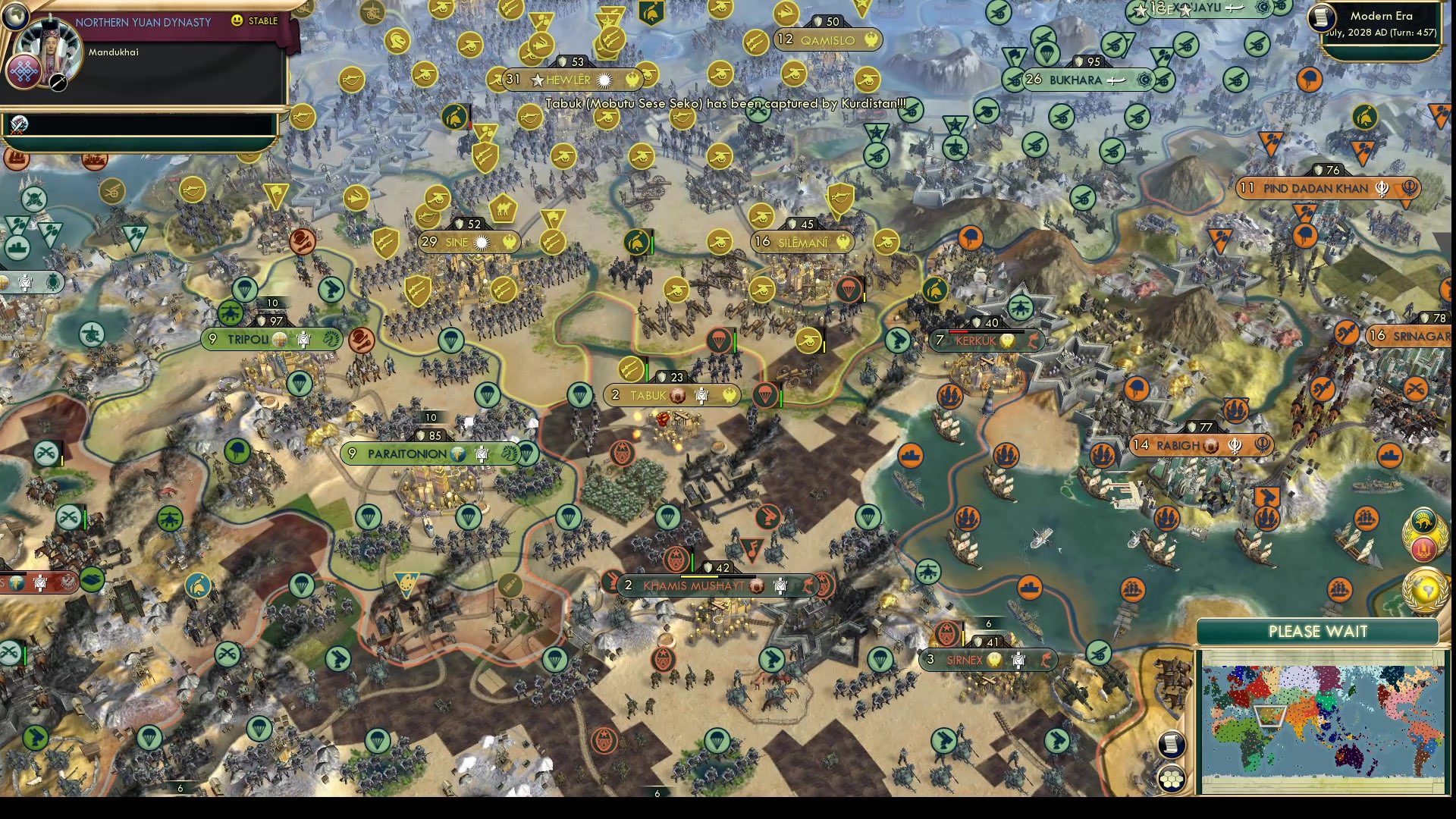Click the globe overview icon in top-left corner

point(15,17)
